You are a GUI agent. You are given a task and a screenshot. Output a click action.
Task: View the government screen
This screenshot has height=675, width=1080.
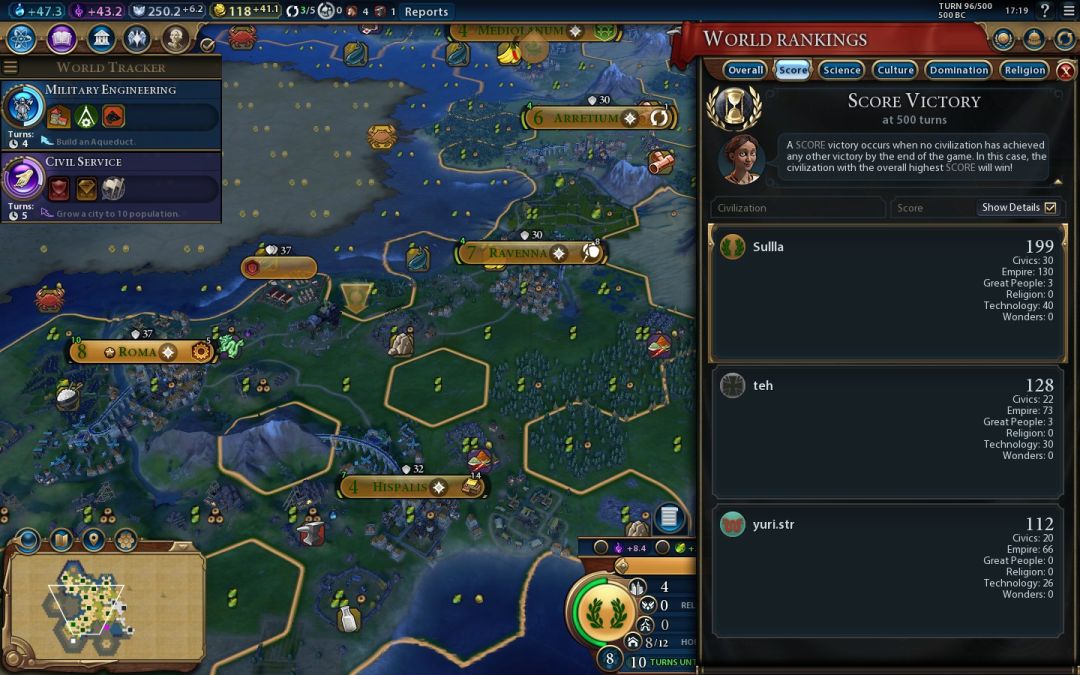99,39
